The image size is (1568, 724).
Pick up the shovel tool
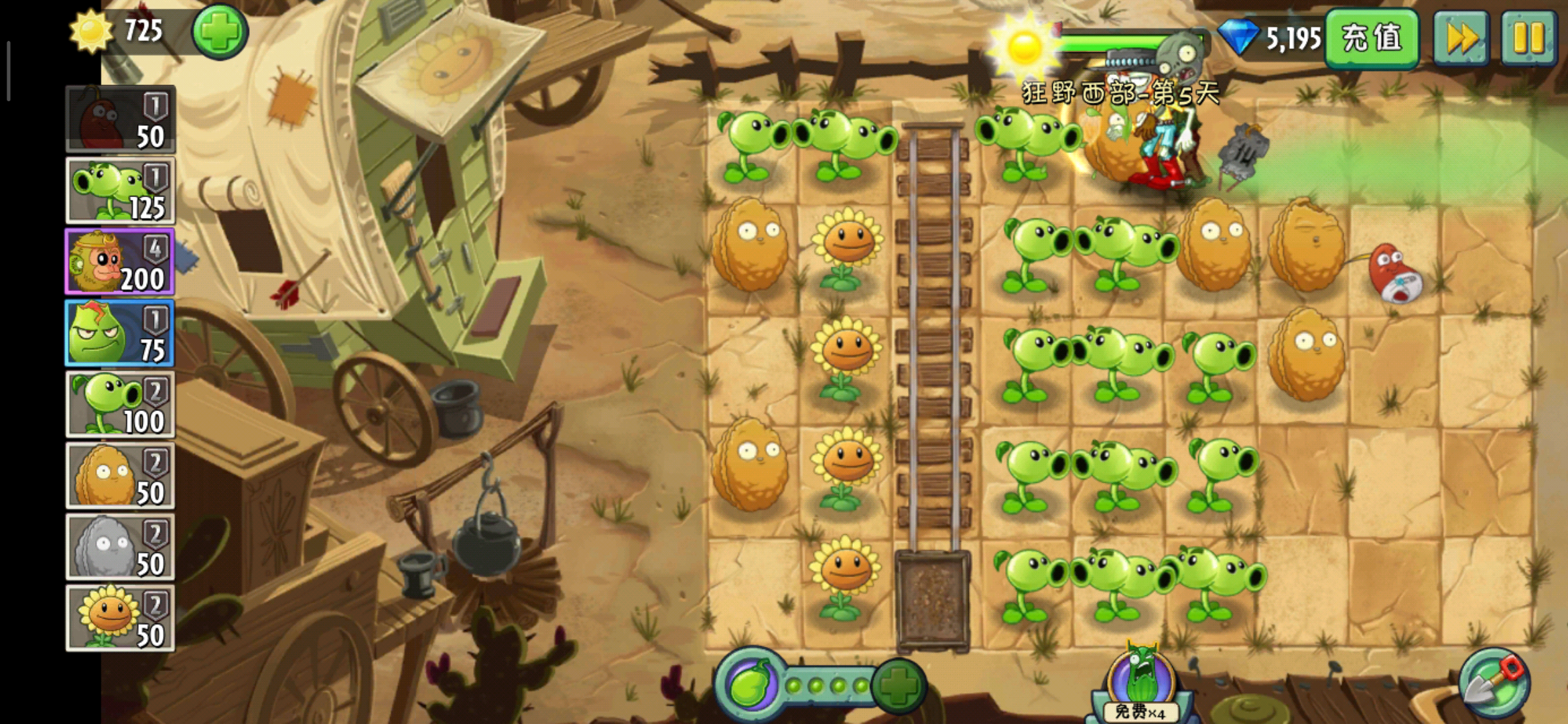click(x=1494, y=684)
